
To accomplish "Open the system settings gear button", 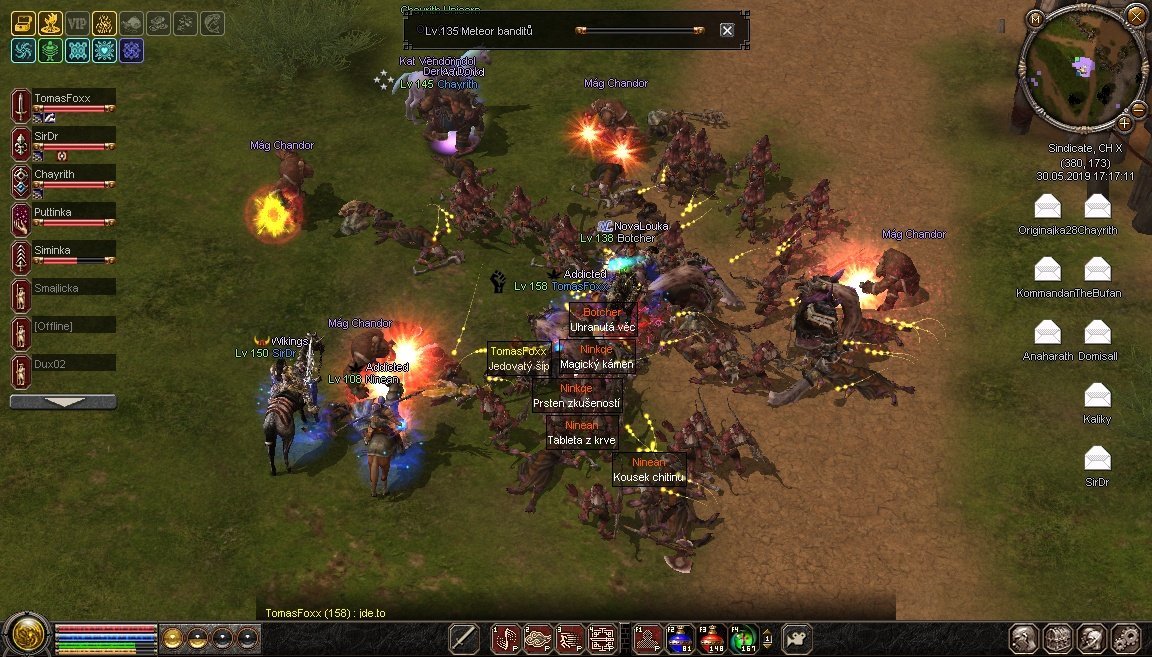I will 1127,638.
